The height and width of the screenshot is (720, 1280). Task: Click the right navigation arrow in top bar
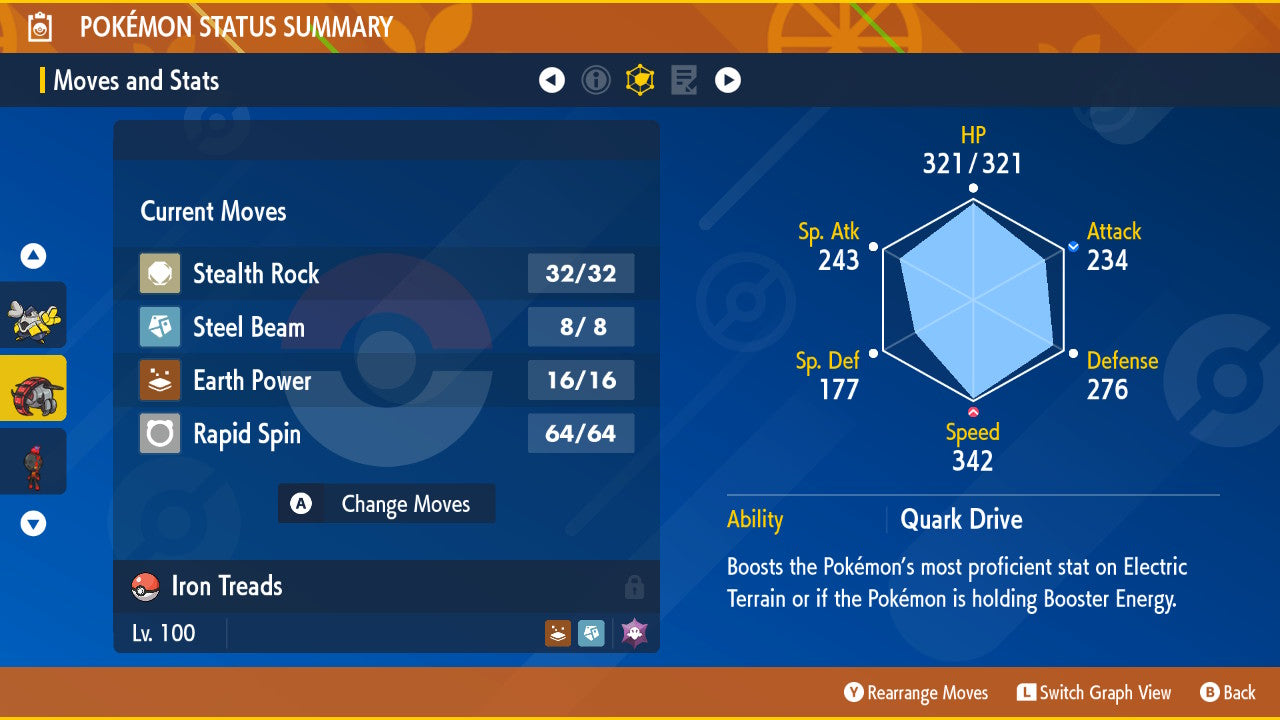[727, 80]
